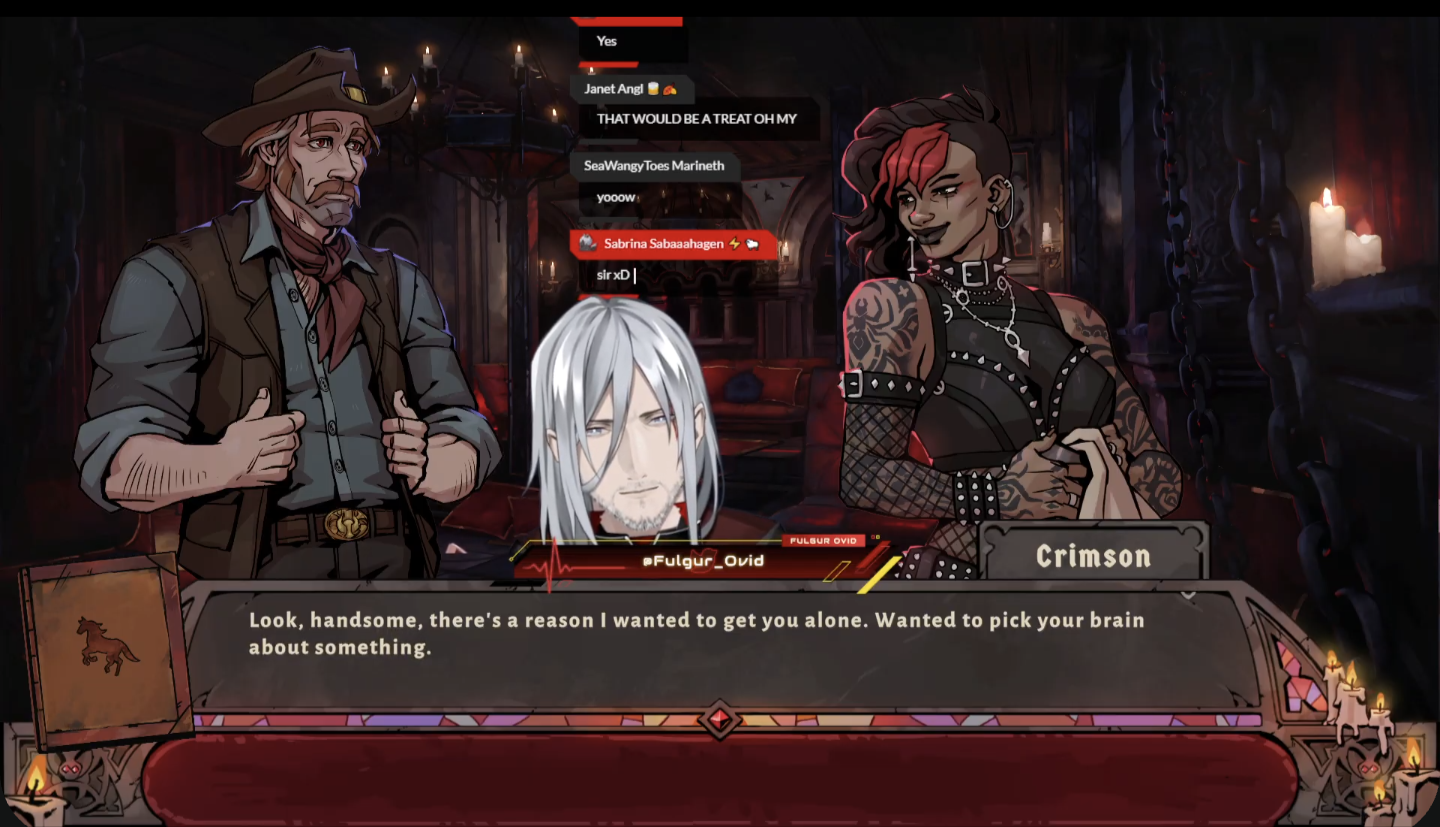1440x827 pixels.
Task: Click the small chevron above the dialogue box
Action: coord(1188,595)
